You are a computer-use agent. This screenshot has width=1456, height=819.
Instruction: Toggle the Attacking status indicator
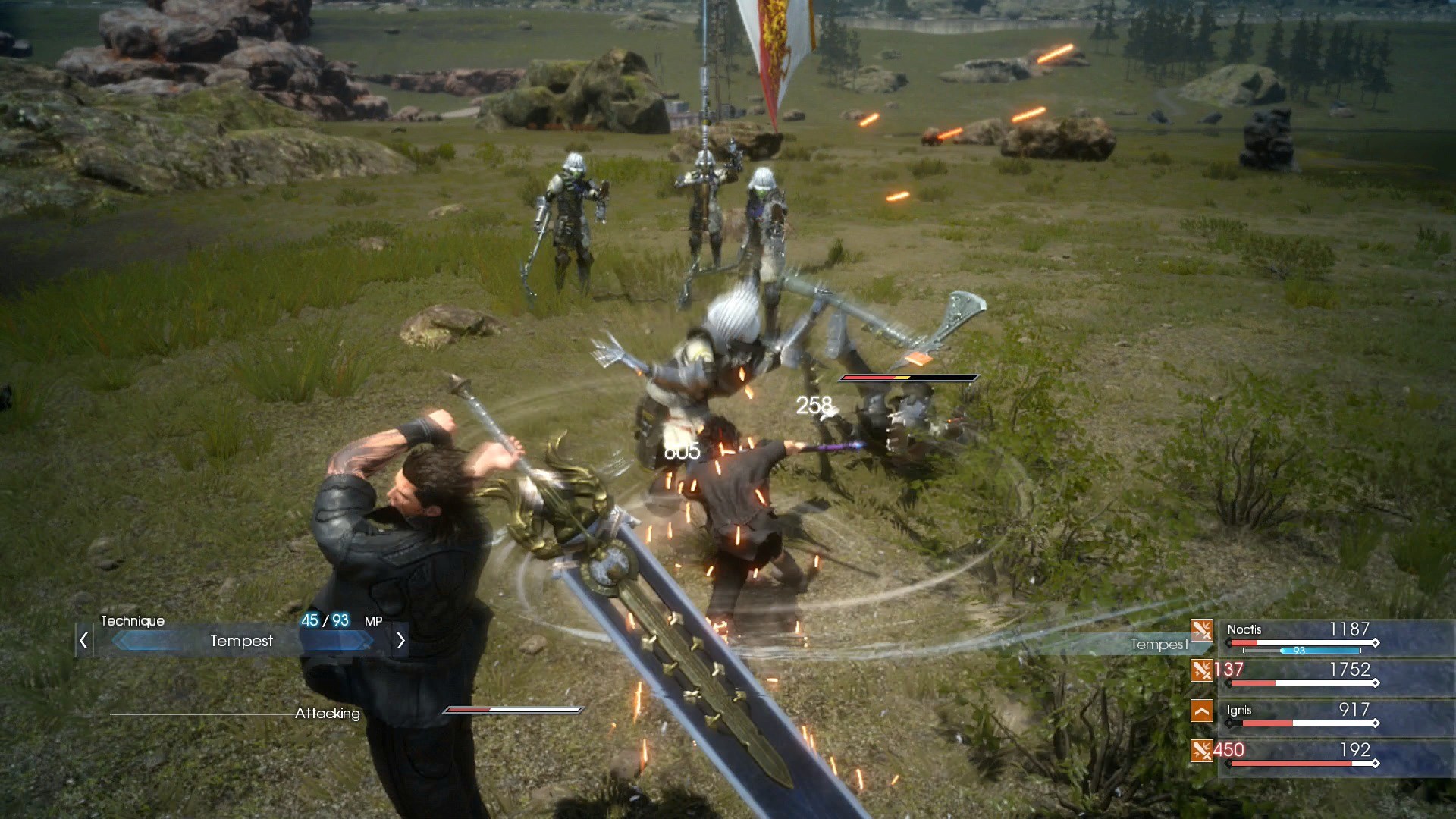click(328, 713)
